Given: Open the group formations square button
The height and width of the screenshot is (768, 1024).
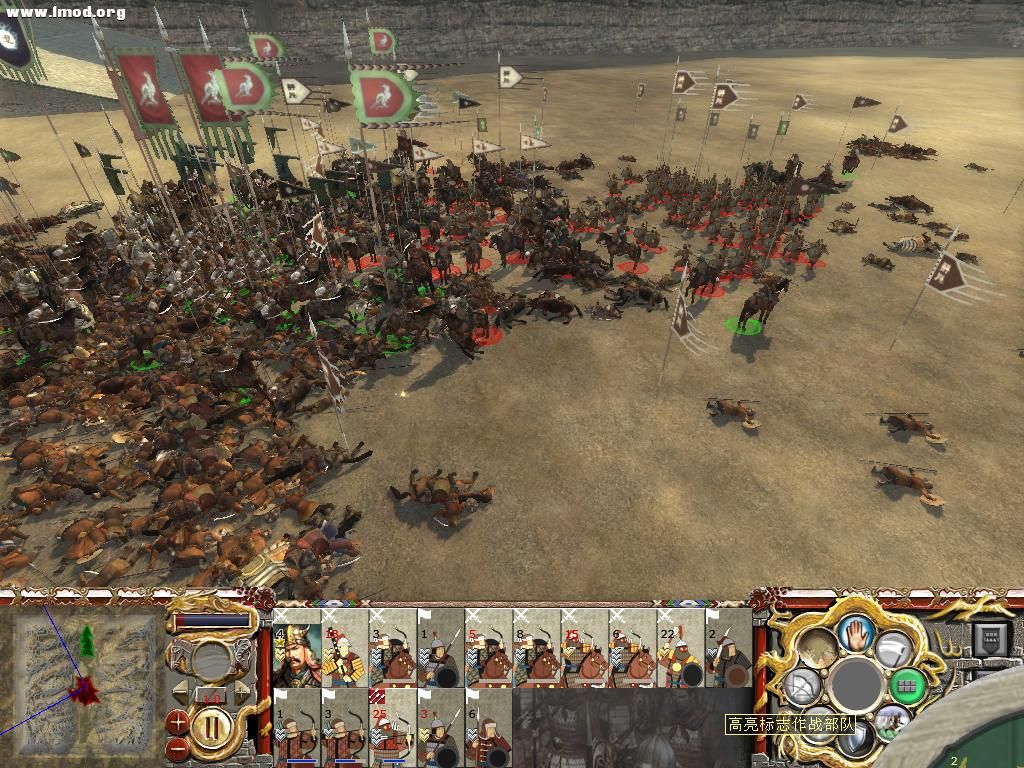Looking at the screenshot, I should pos(992,640).
